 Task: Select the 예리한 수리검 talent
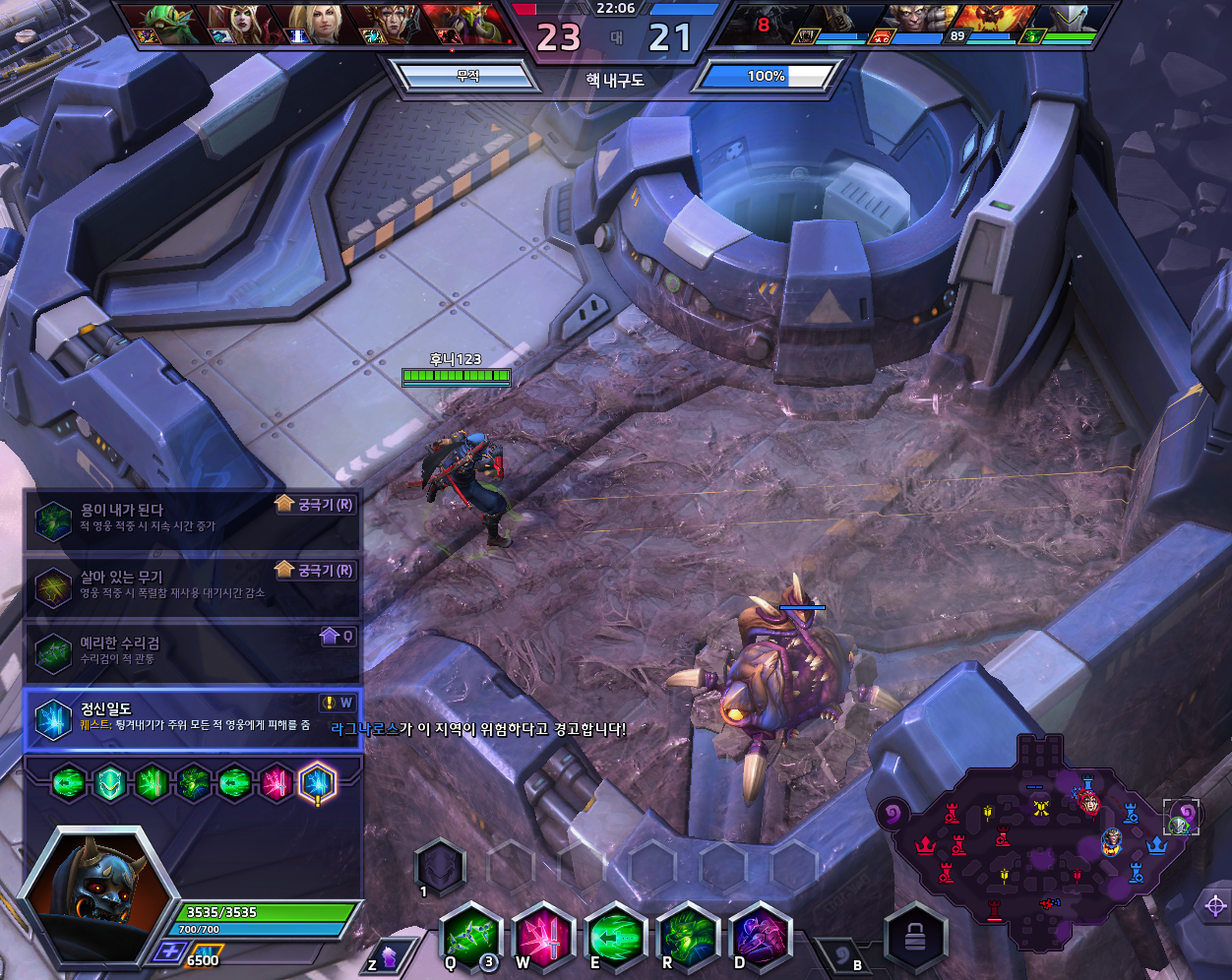click(192, 651)
